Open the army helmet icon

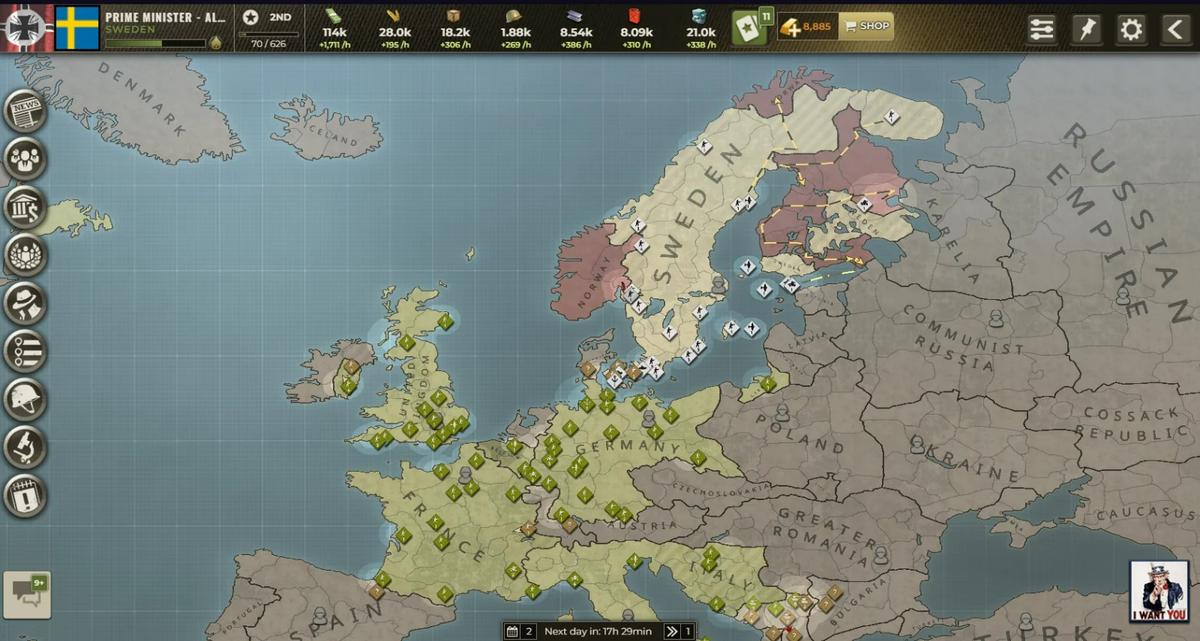tap(25, 399)
